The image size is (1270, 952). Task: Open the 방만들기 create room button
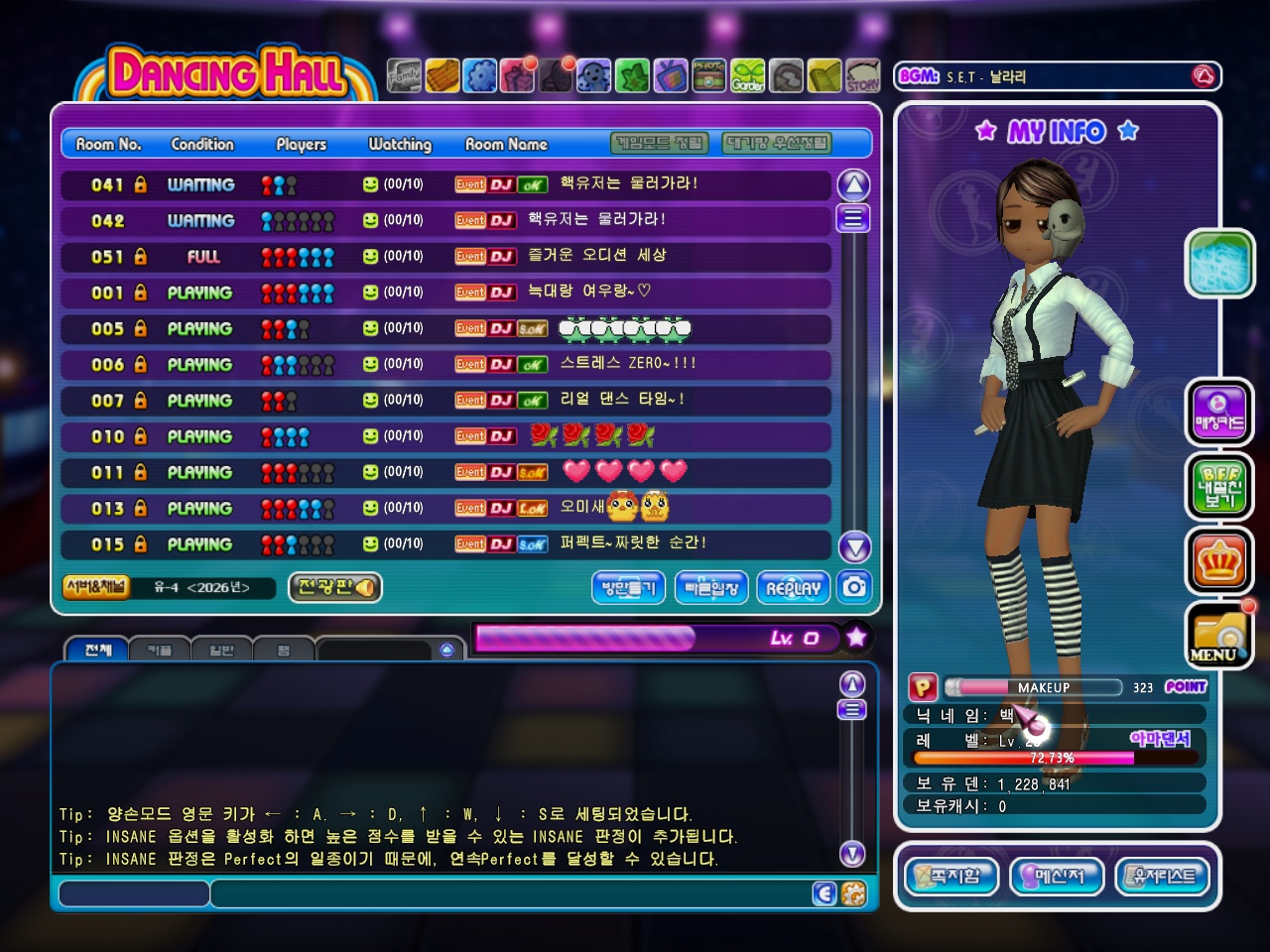[628, 588]
